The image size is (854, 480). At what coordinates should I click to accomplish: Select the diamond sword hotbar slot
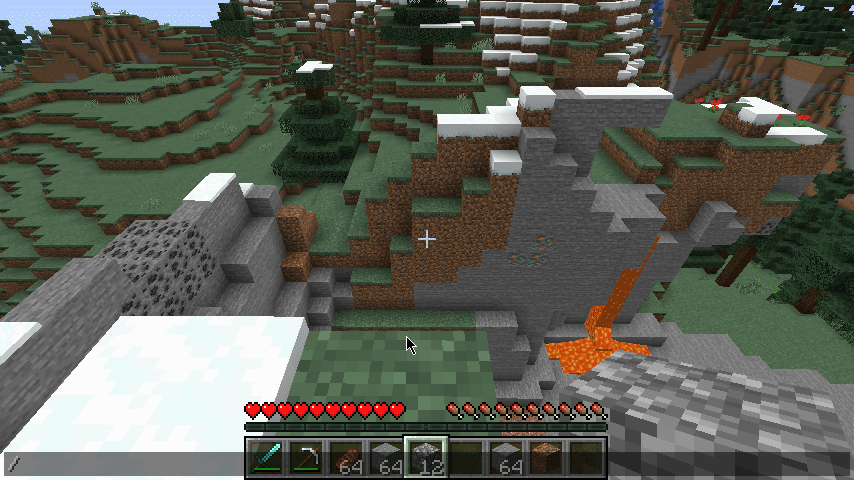pyautogui.click(x=265, y=458)
